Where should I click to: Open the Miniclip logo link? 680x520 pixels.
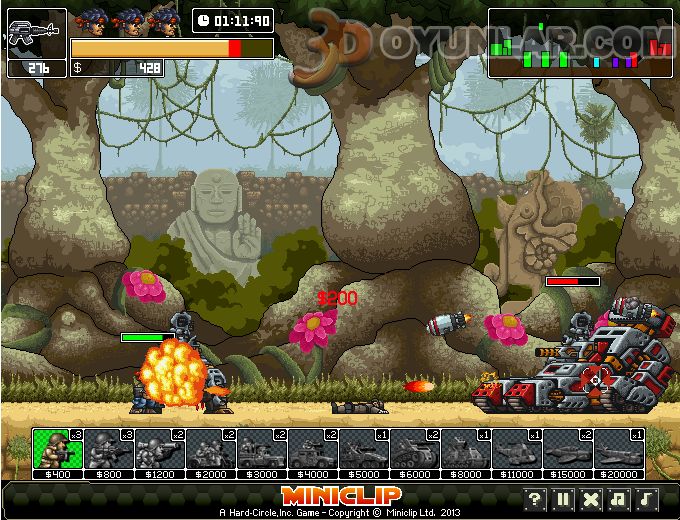(340, 496)
